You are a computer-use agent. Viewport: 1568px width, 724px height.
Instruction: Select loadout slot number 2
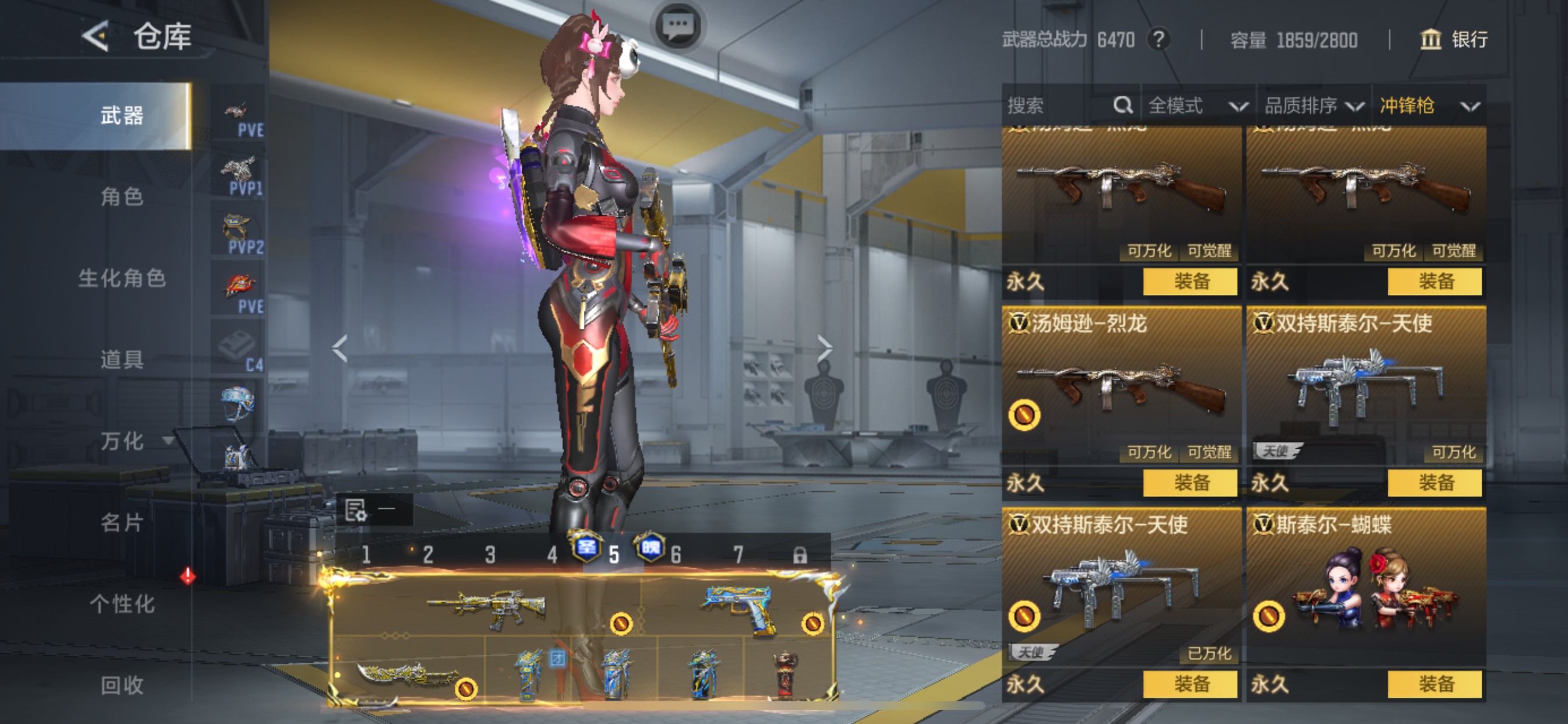[428, 555]
